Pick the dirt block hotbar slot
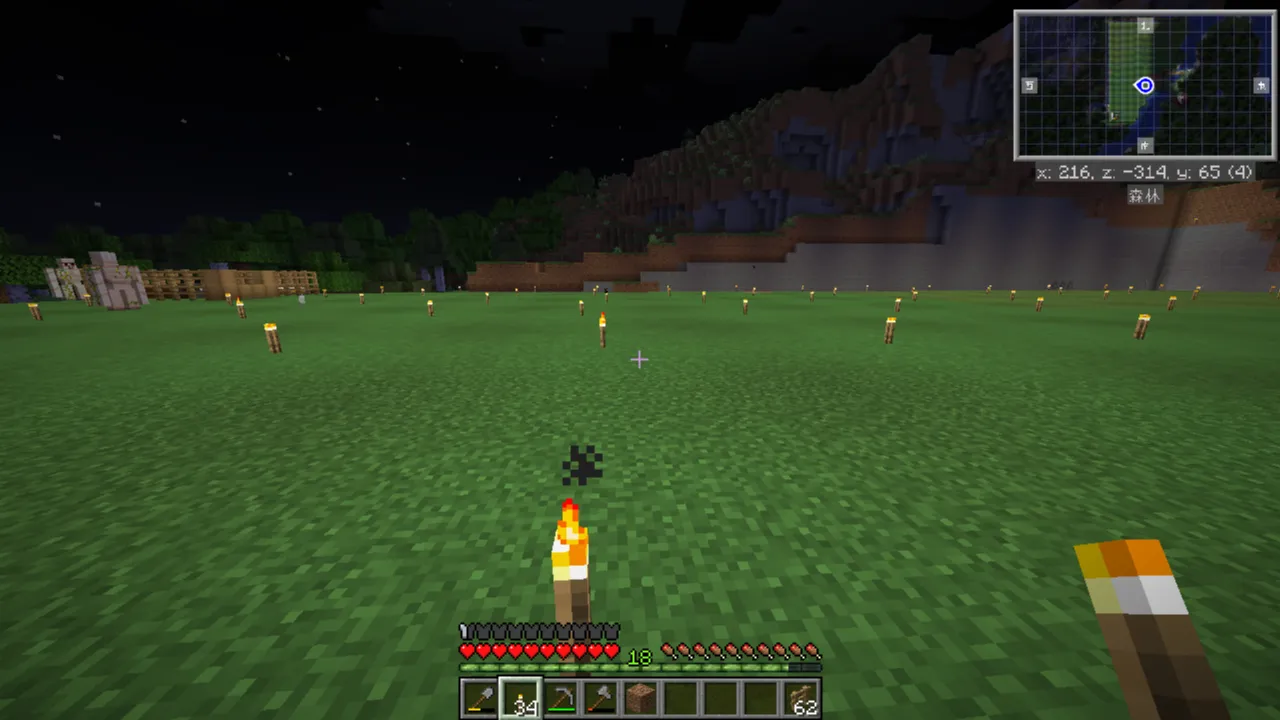Screen dimensions: 1280x720 (x=640, y=698)
